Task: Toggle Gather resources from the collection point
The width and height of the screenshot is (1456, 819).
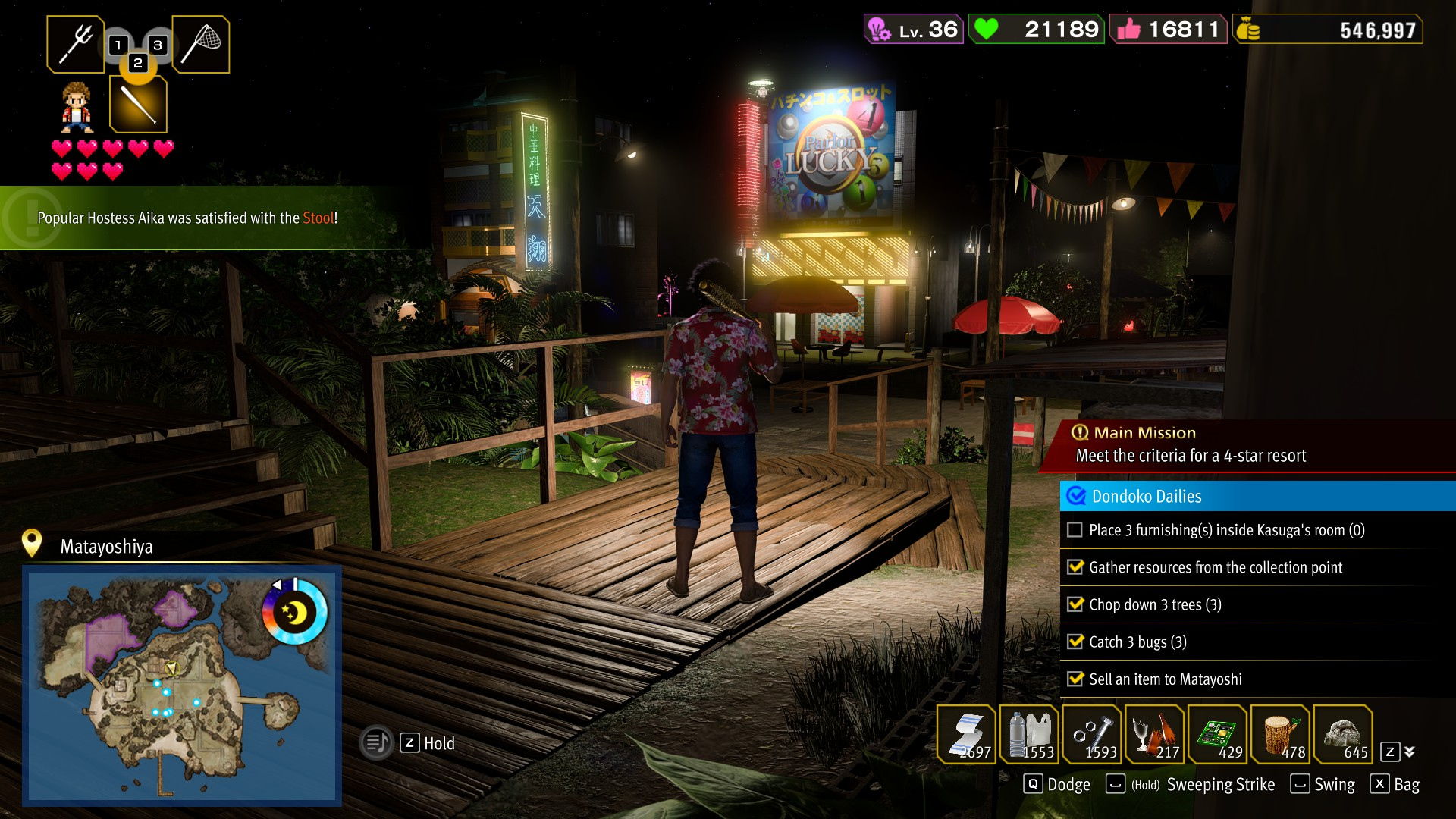Action: tap(1075, 567)
